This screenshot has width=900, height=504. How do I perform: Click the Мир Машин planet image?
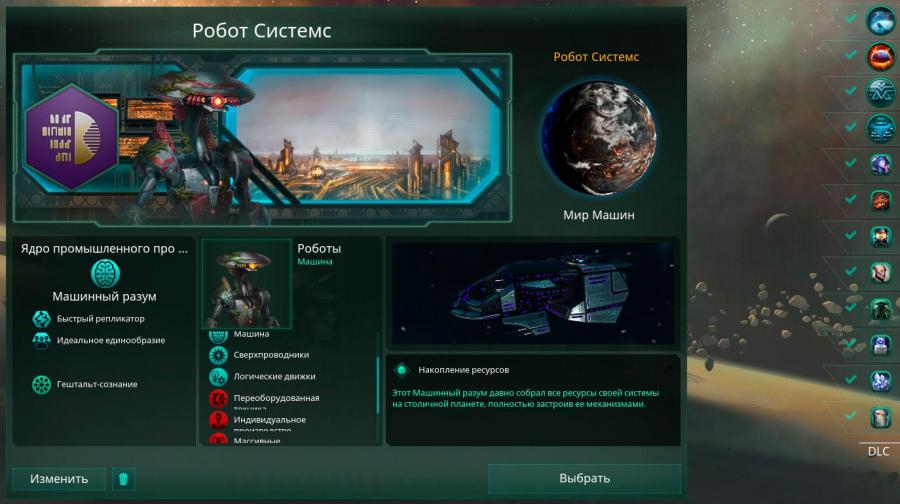click(599, 135)
